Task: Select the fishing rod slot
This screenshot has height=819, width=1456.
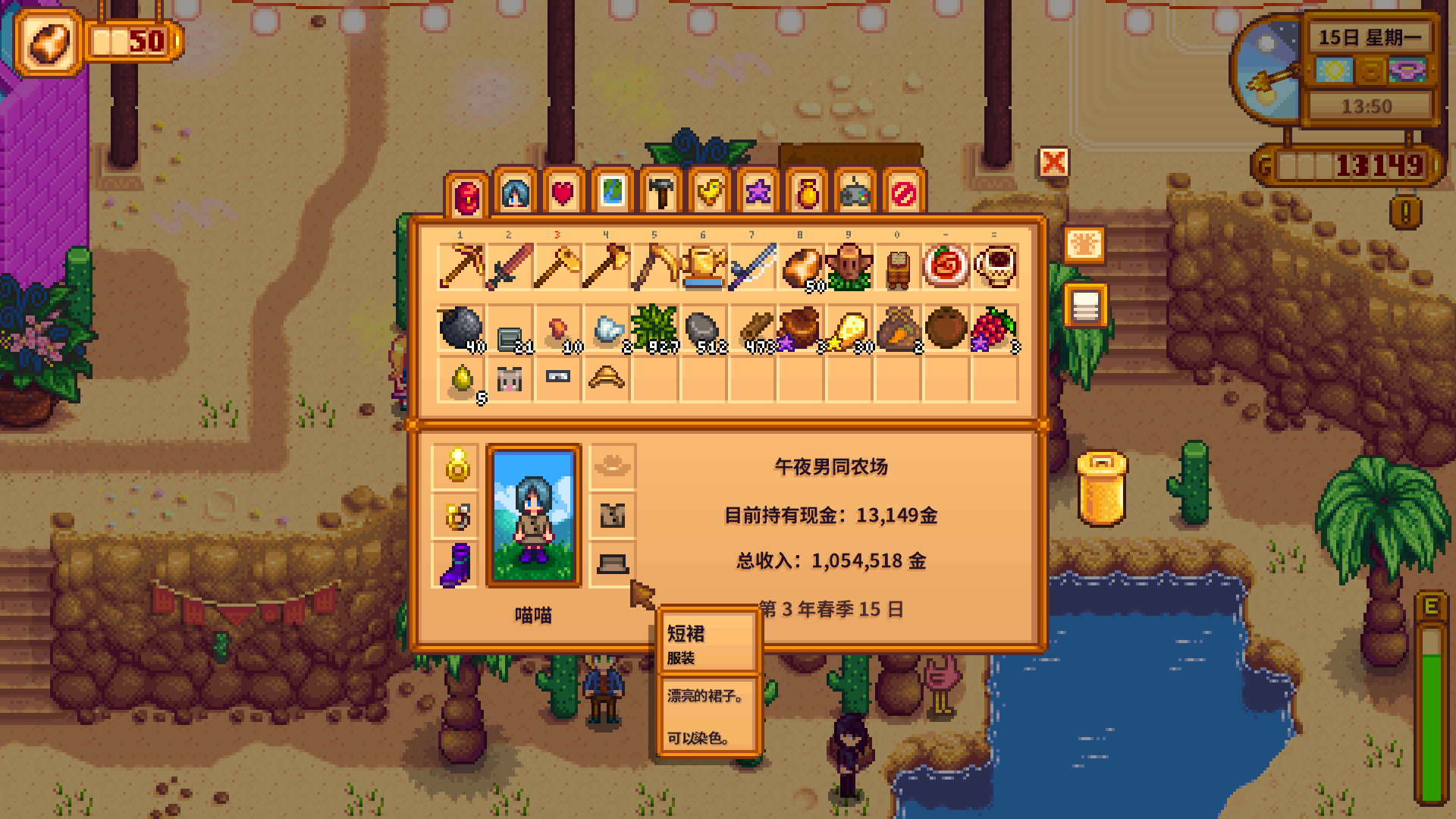Action: 752,267
